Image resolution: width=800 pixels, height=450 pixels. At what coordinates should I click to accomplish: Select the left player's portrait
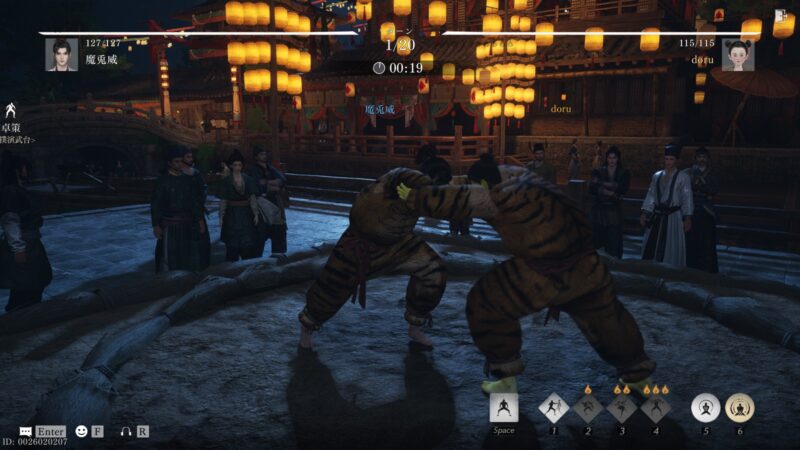pyautogui.click(x=61, y=54)
